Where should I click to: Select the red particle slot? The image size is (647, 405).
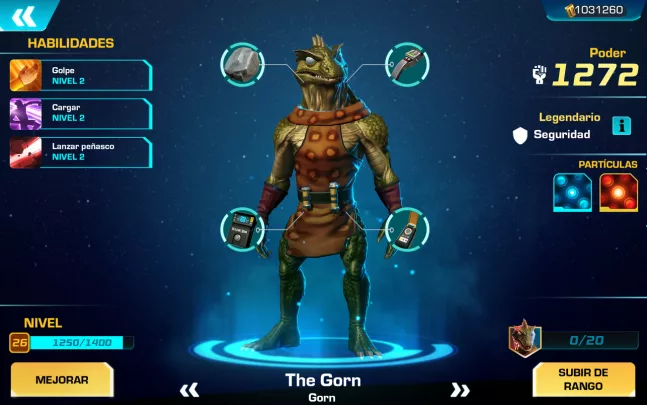(x=618, y=192)
